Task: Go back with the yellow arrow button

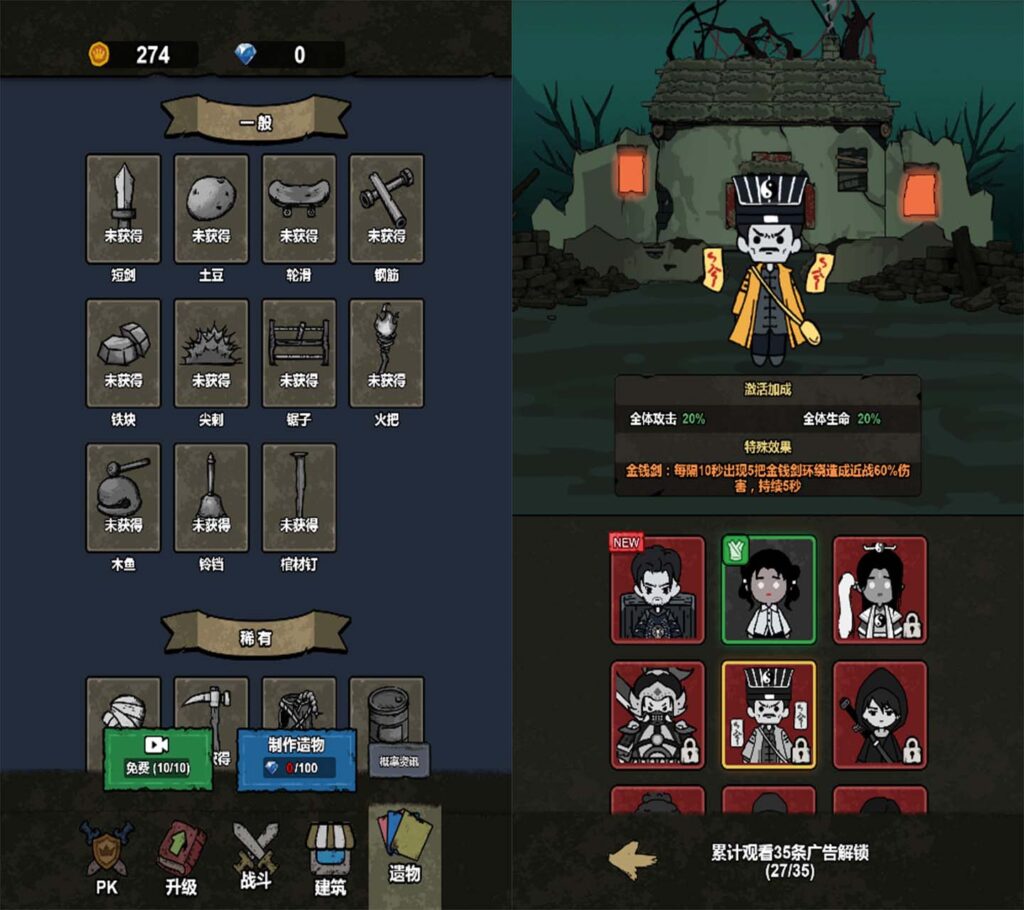Action: 633,859
